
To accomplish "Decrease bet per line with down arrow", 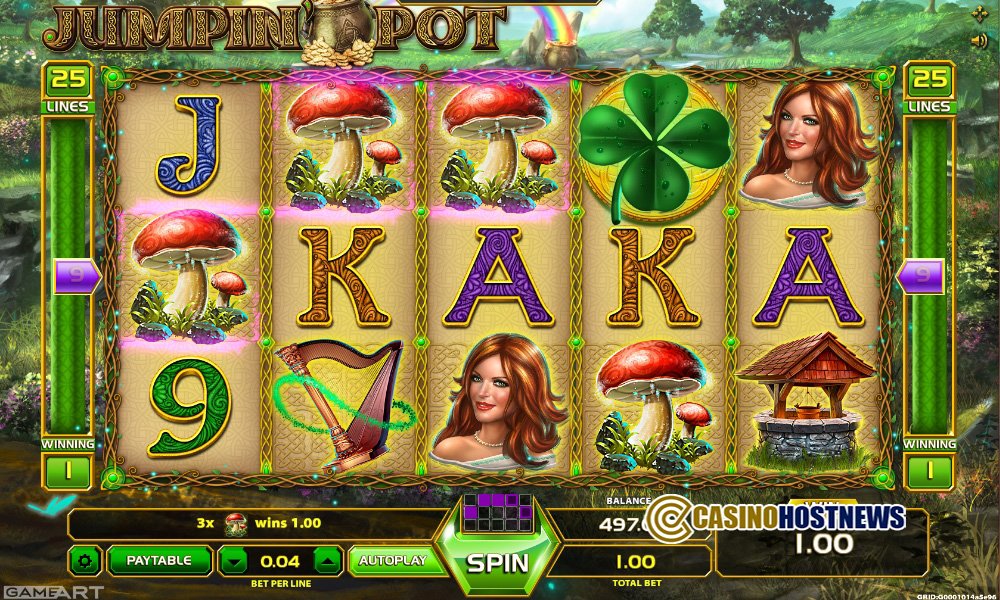I will (x=234, y=562).
